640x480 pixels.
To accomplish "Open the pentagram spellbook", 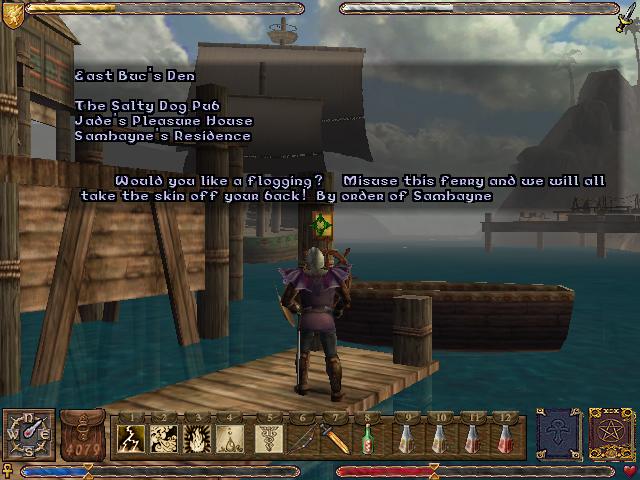I will pos(610,435).
